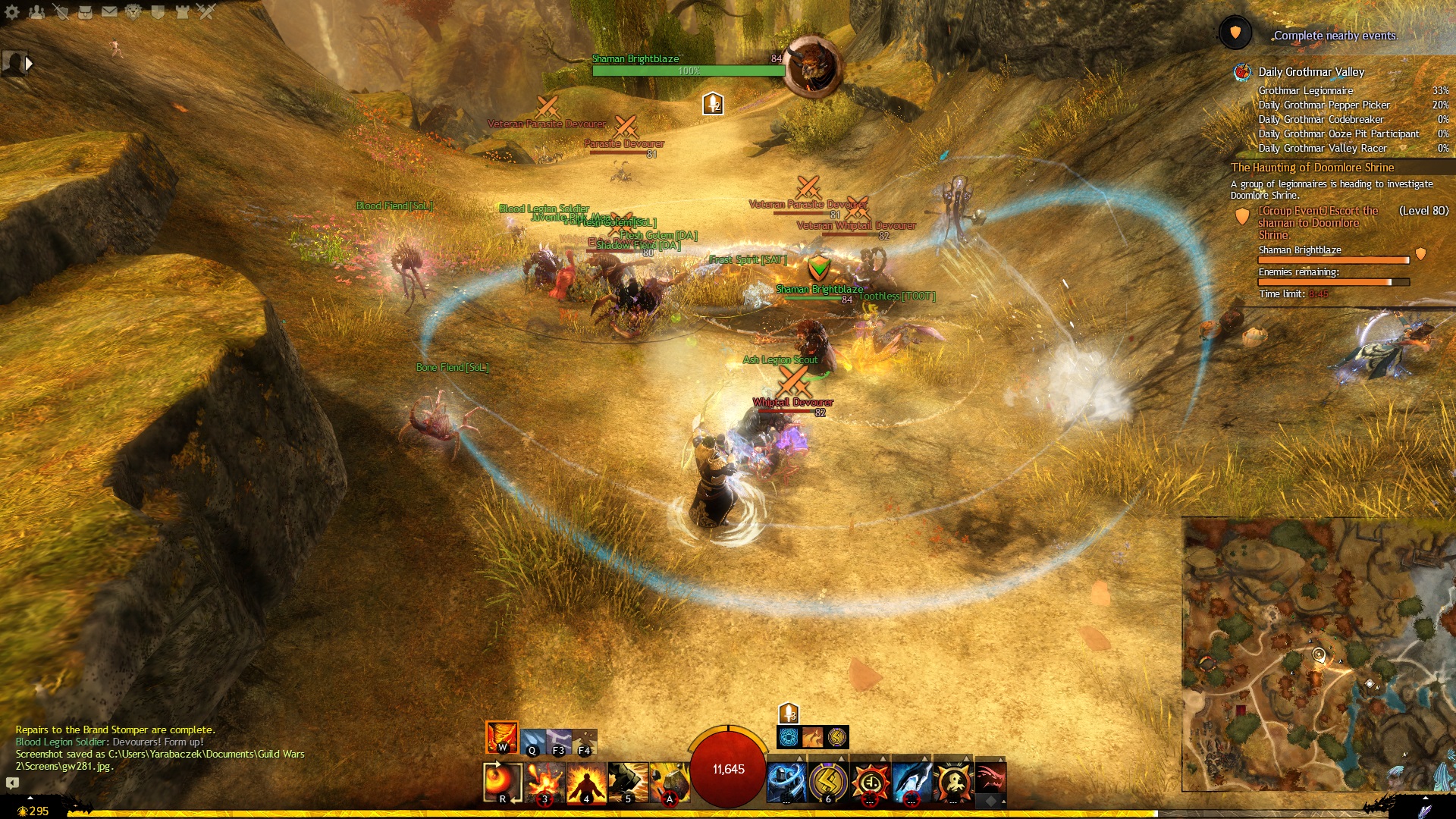
Task: Open the game menu gear icon
Action: coord(12,11)
